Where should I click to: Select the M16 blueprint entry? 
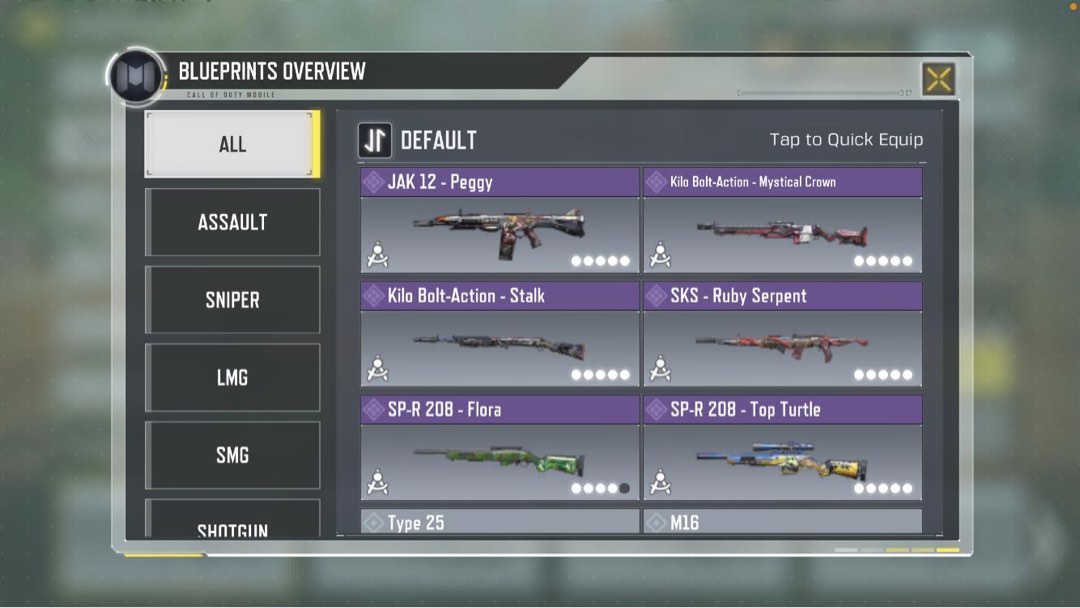782,522
